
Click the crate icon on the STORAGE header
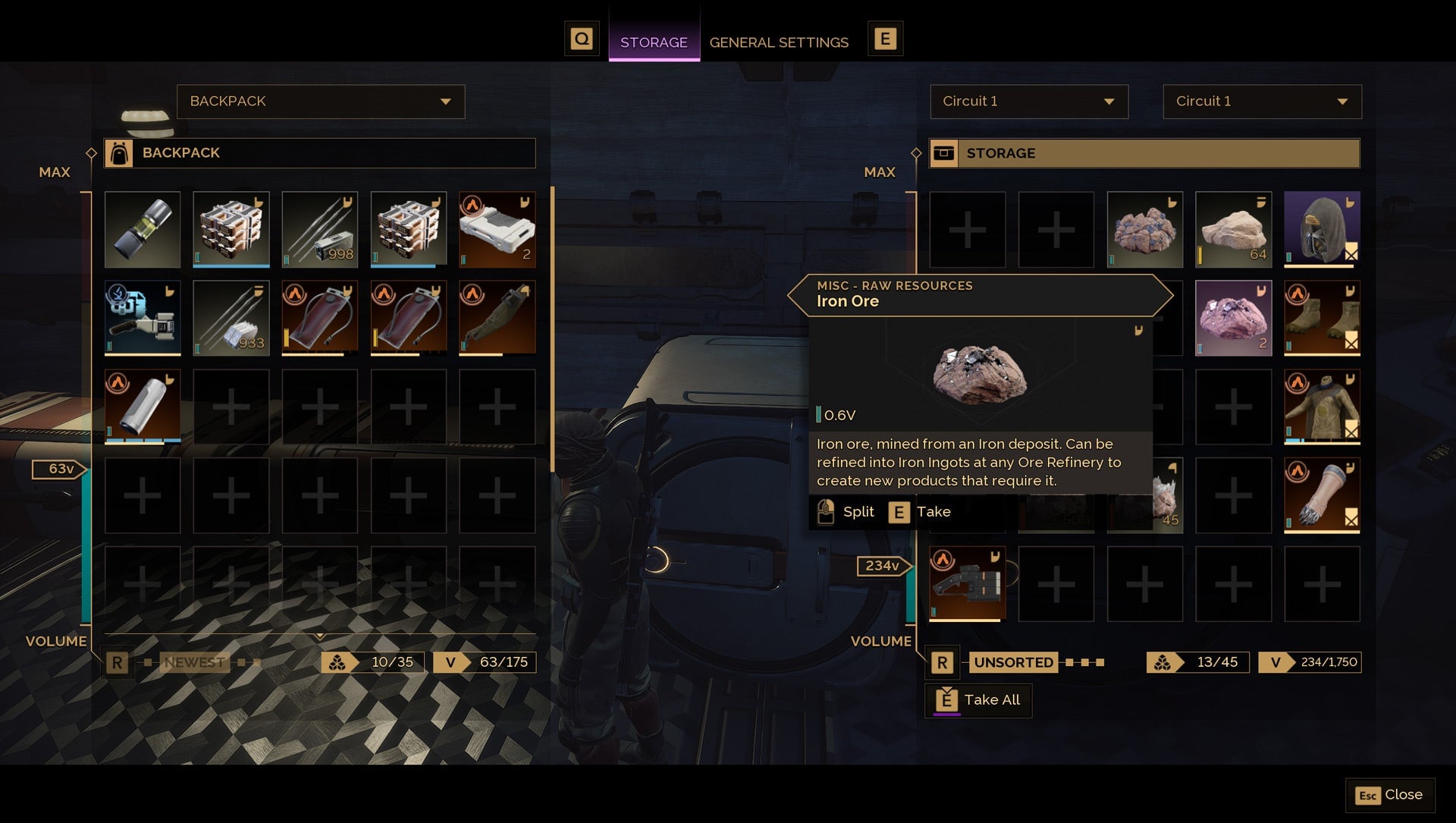943,152
